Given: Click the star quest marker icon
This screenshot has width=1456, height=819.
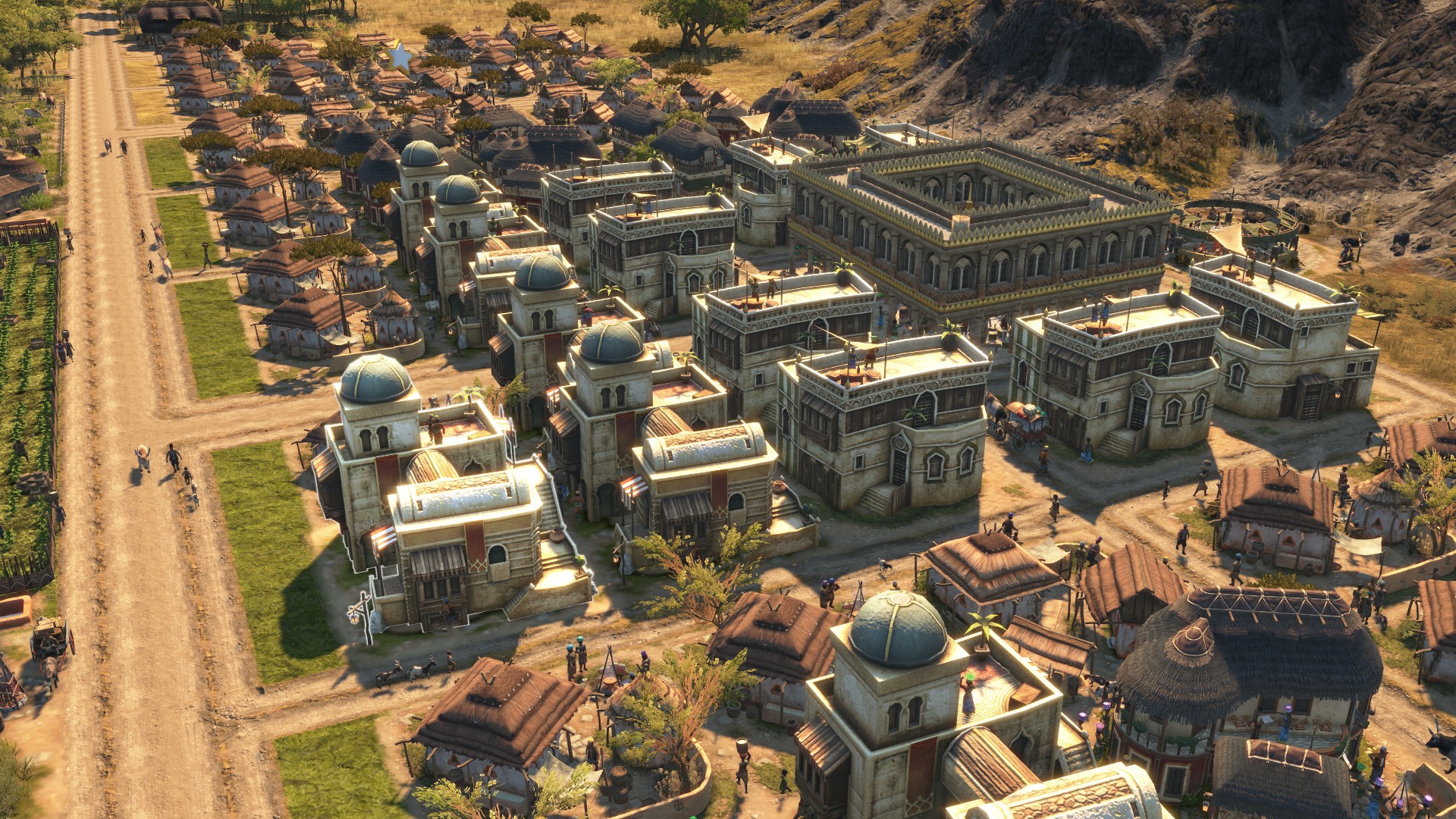Looking at the screenshot, I should [x=398, y=55].
